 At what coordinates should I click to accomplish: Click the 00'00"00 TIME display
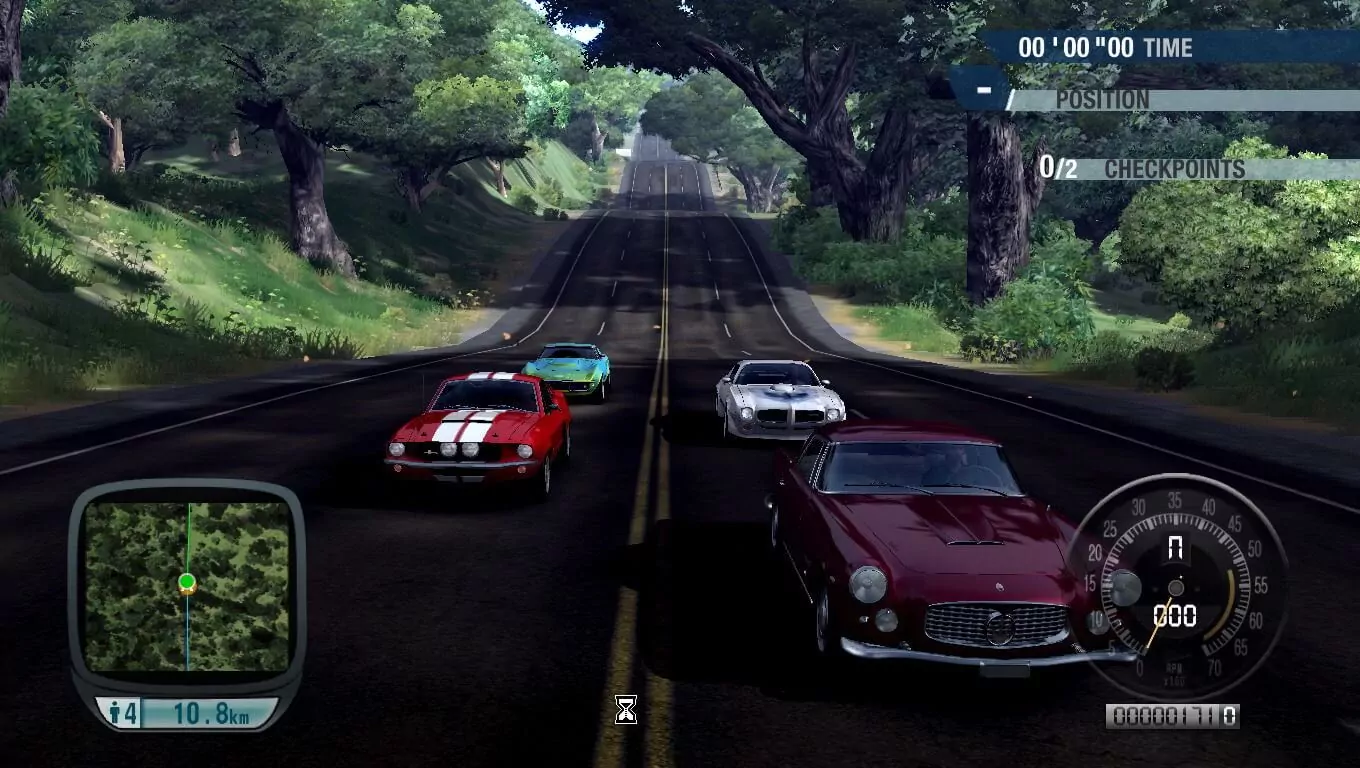pyautogui.click(x=1075, y=47)
